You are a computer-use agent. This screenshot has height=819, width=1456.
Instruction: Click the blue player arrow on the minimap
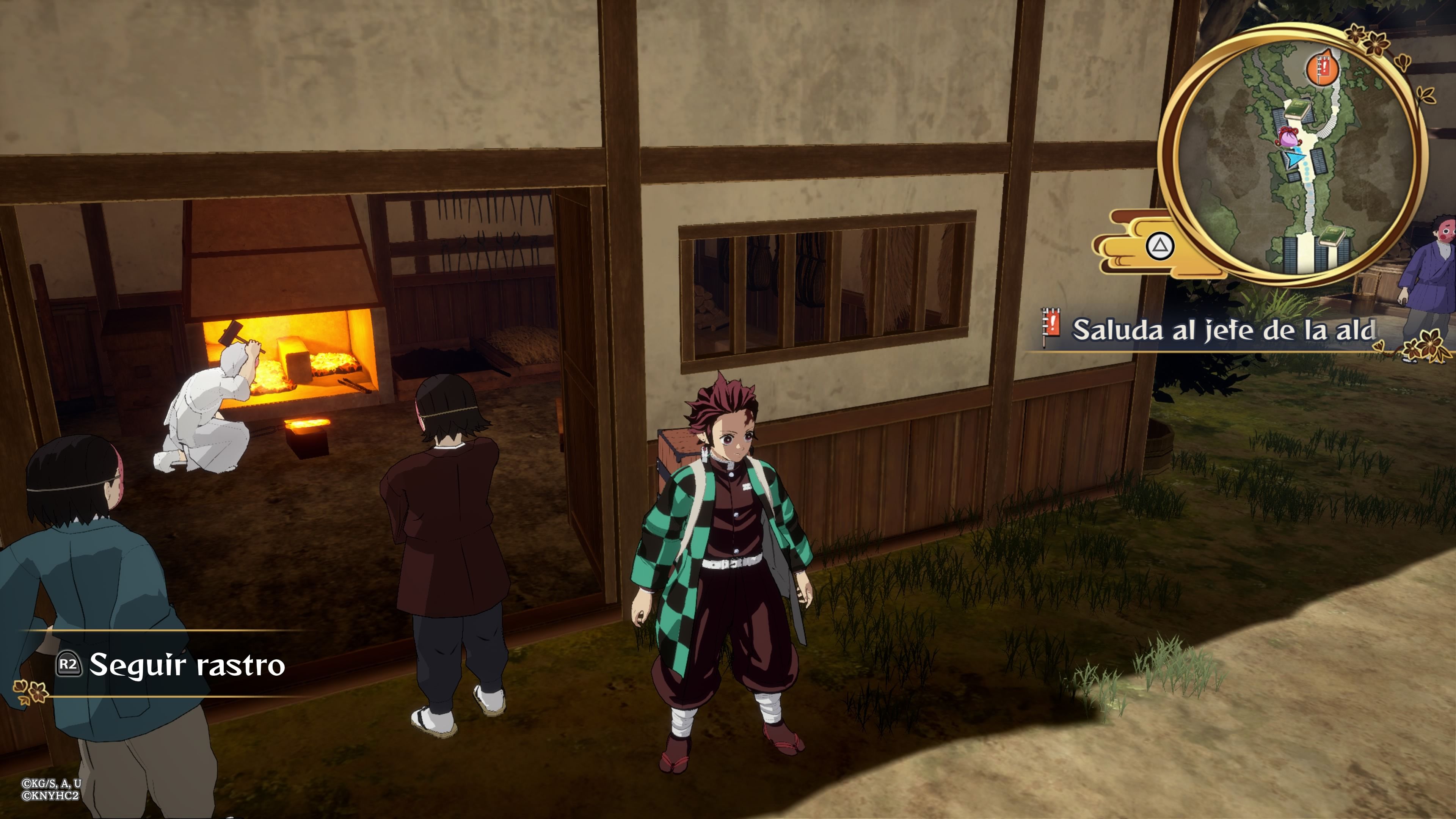tap(1295, 160)
